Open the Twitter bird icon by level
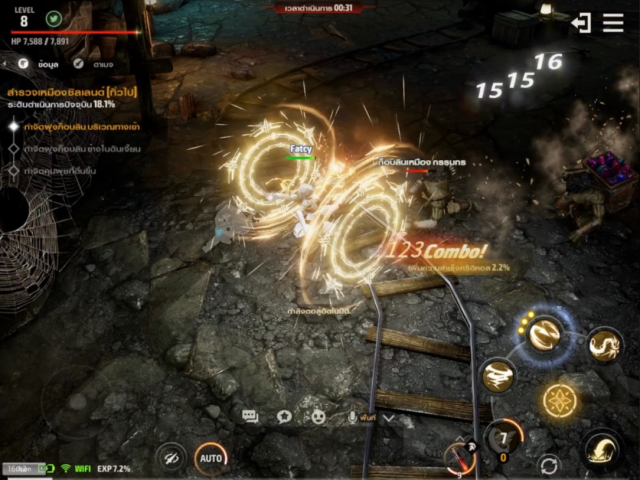The height and width of the screenshot is (480, 640). pyautogui.click(x=53, y=18)
